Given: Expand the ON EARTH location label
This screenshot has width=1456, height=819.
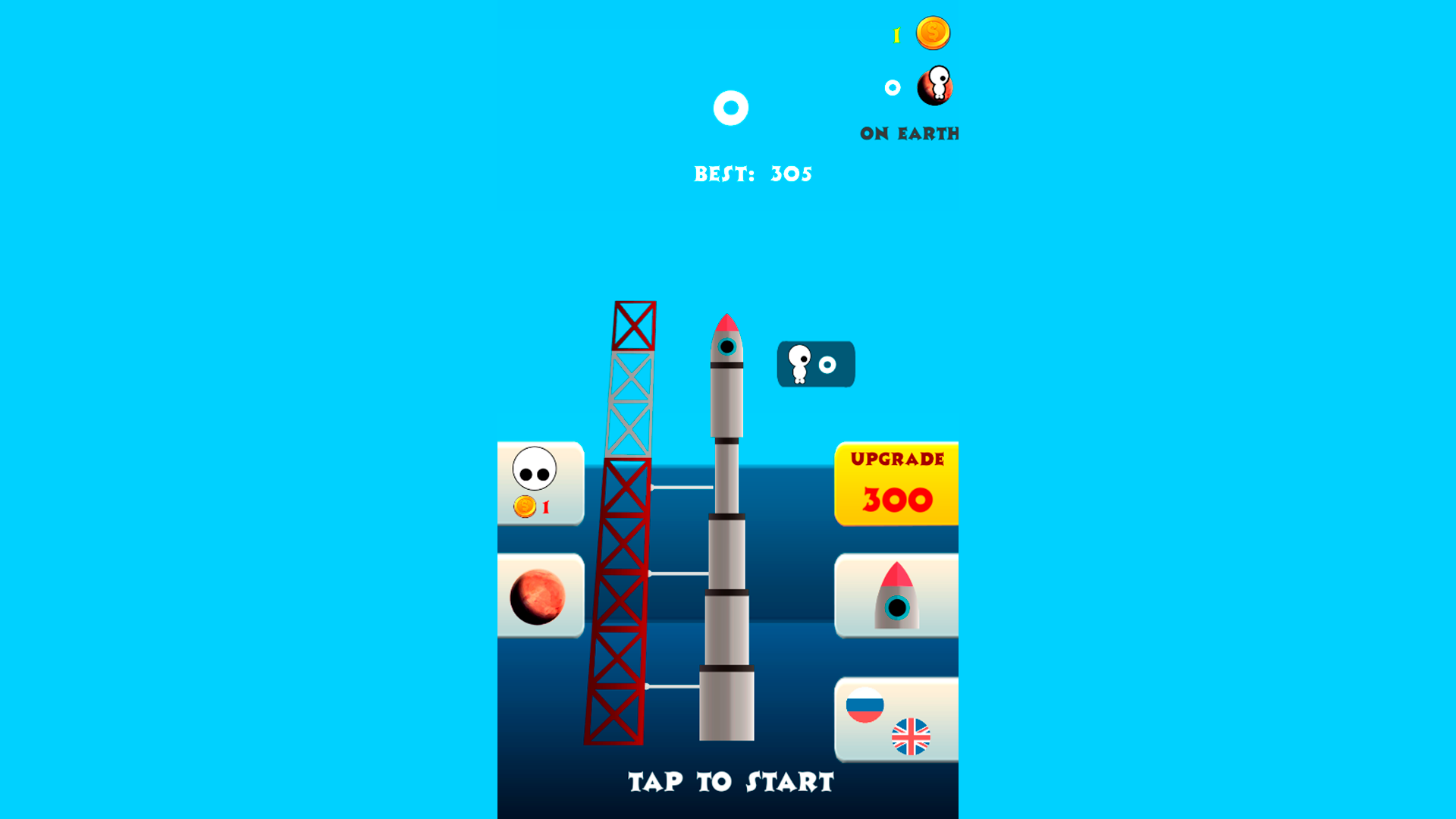Looking at the screenshot, I should click(908, 133).
